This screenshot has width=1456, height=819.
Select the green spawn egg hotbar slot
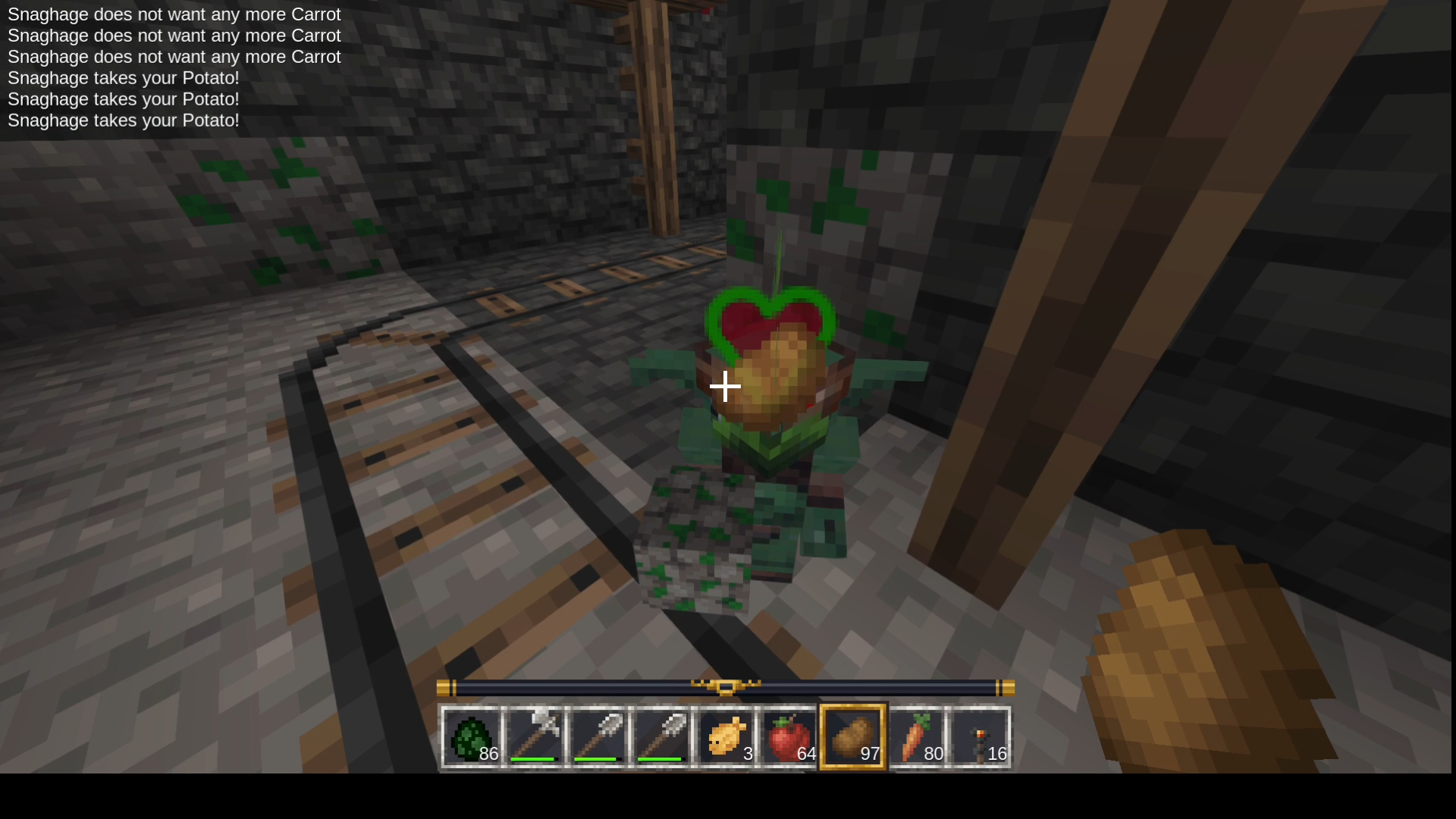(x=471, y=737)
